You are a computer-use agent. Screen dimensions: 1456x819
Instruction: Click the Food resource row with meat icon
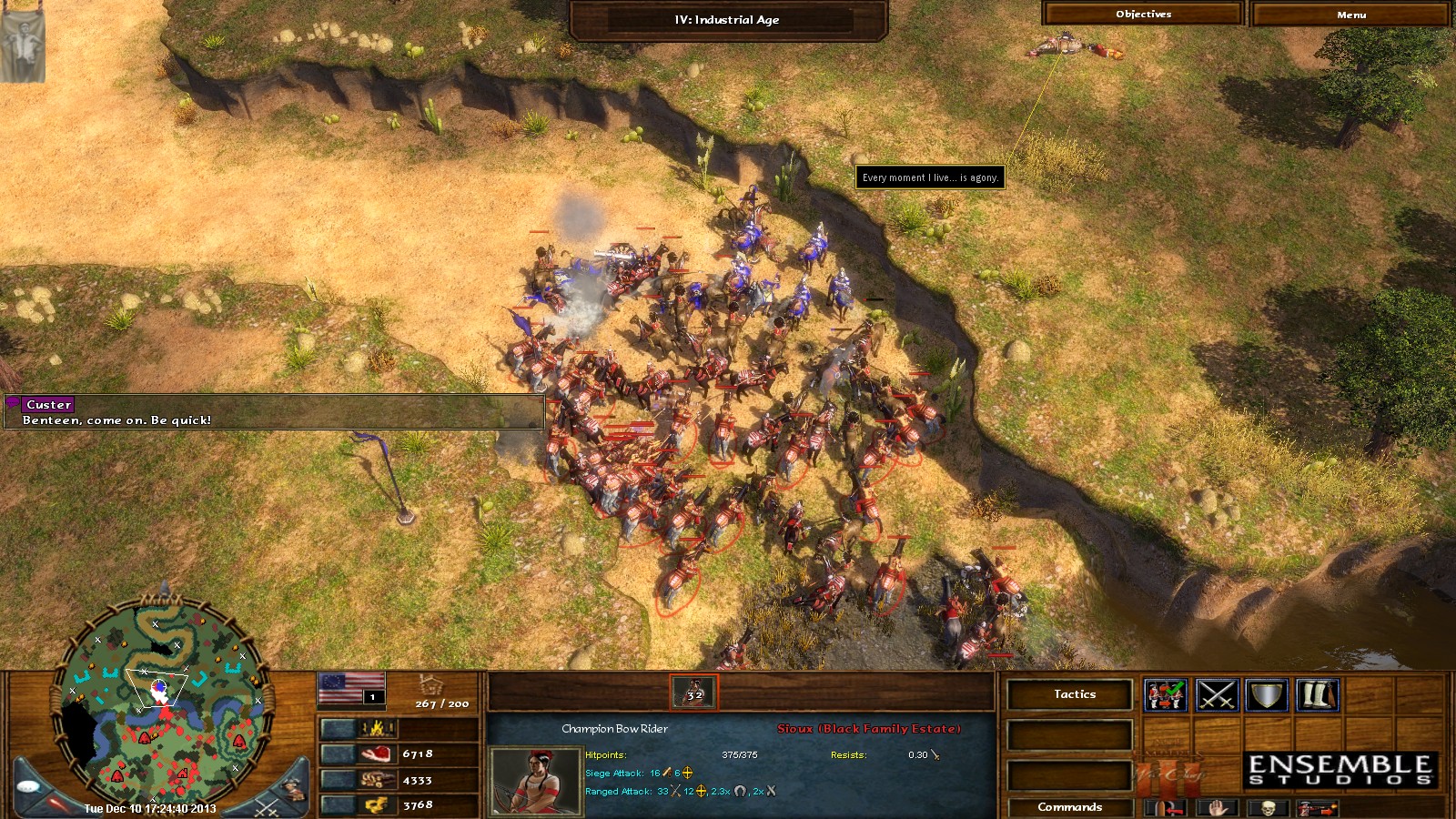[399, 753]
